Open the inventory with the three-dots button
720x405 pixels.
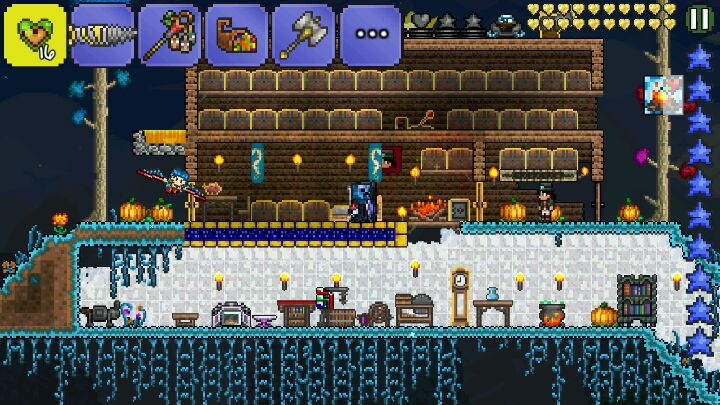370,34
